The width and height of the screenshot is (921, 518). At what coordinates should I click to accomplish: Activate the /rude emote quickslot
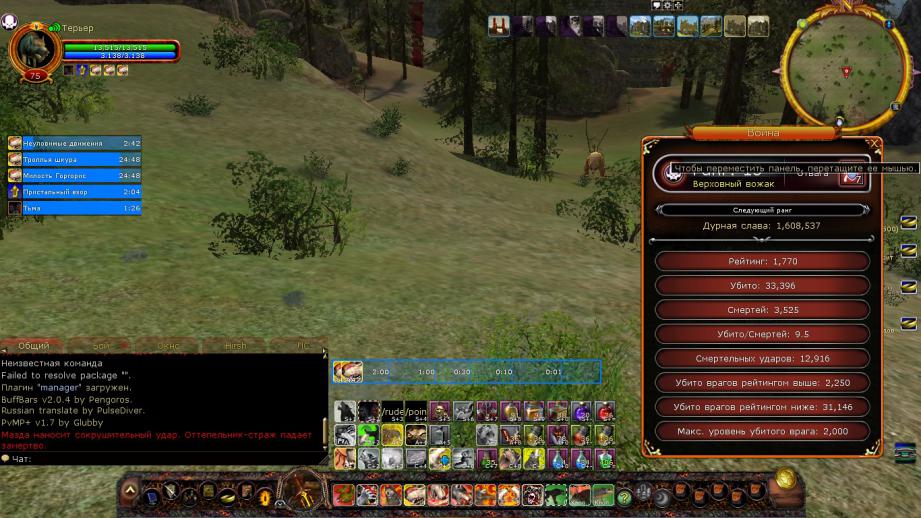tap(393, 411)
